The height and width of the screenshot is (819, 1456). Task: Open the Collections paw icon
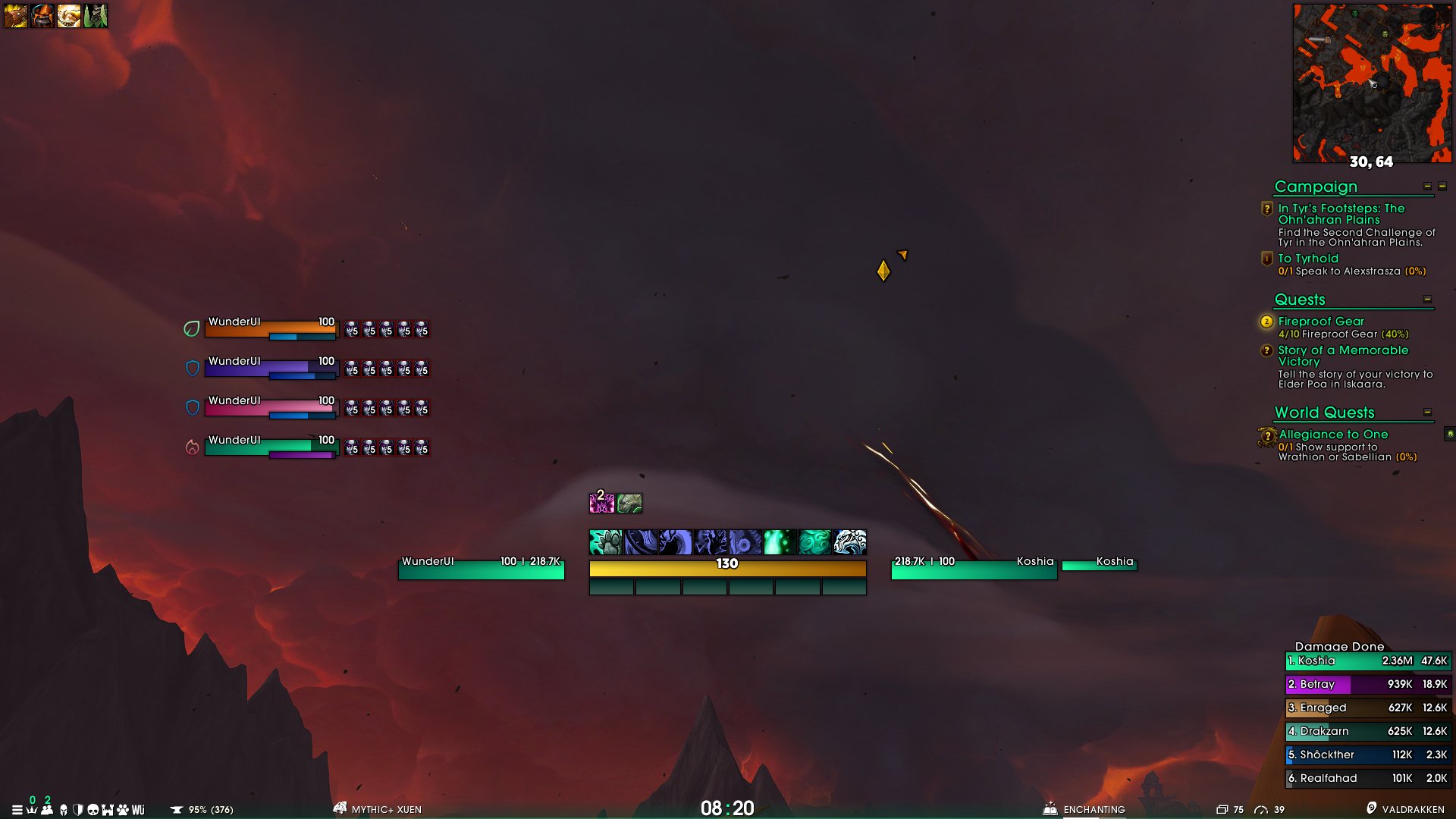coord(123,809)
